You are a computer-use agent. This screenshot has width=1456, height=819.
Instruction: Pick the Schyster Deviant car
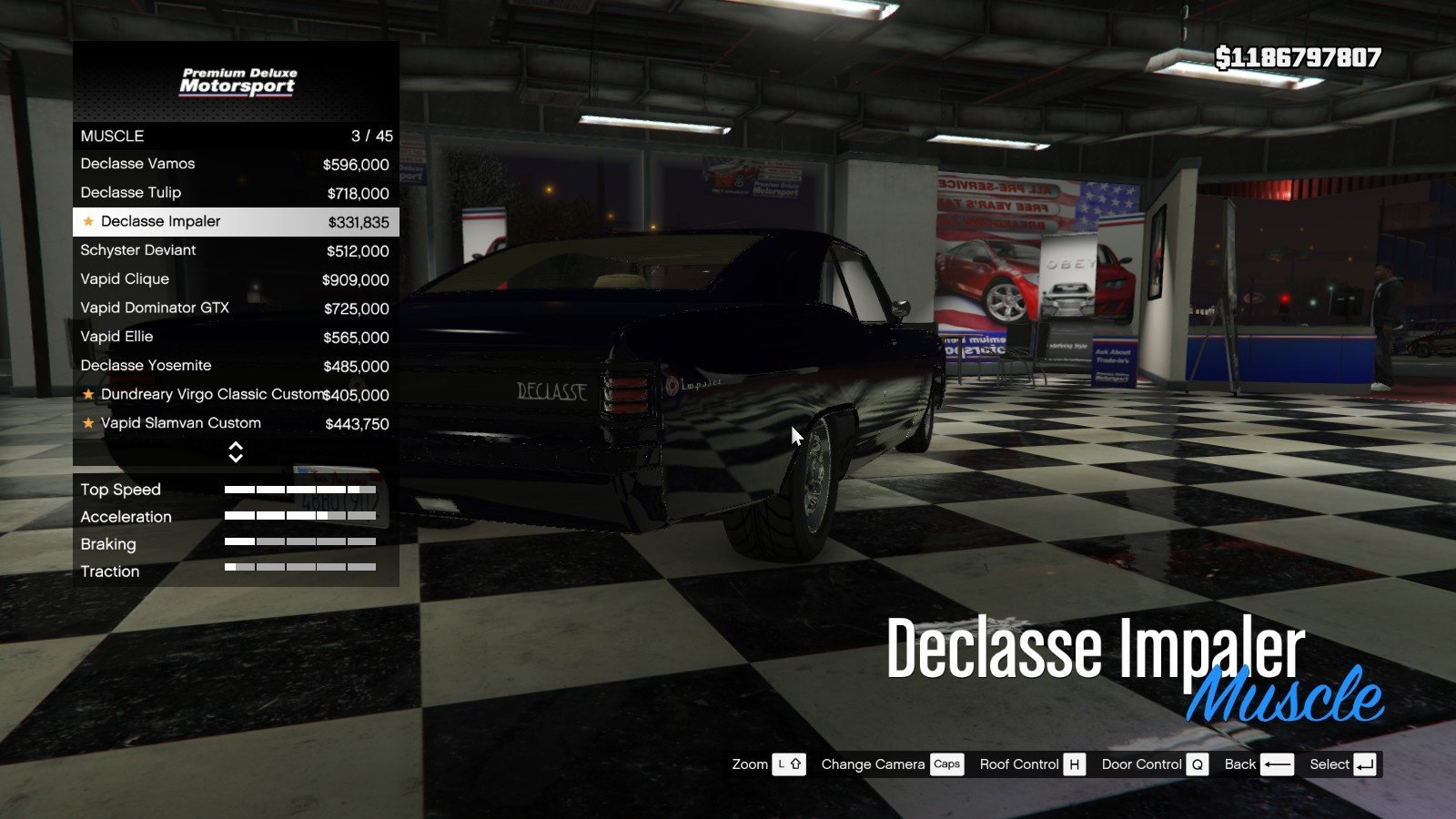point(235,250)
